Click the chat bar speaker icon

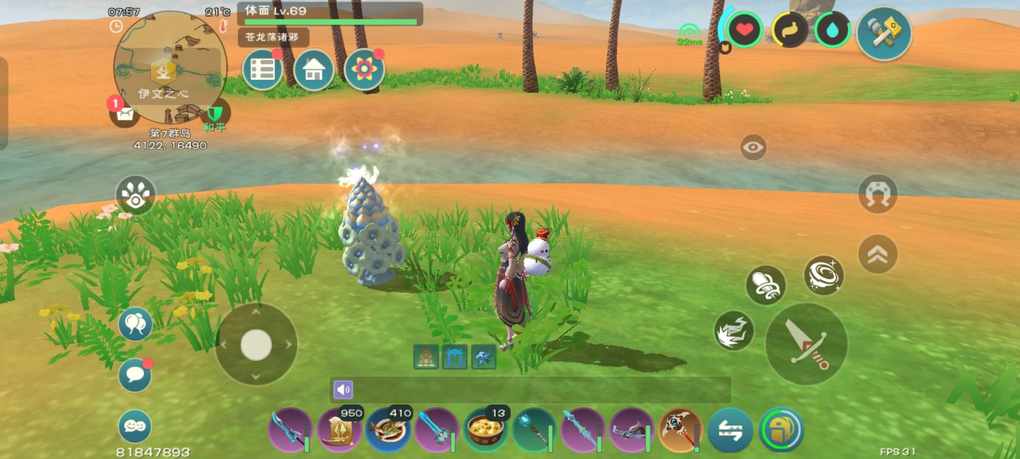click(343, 390)
